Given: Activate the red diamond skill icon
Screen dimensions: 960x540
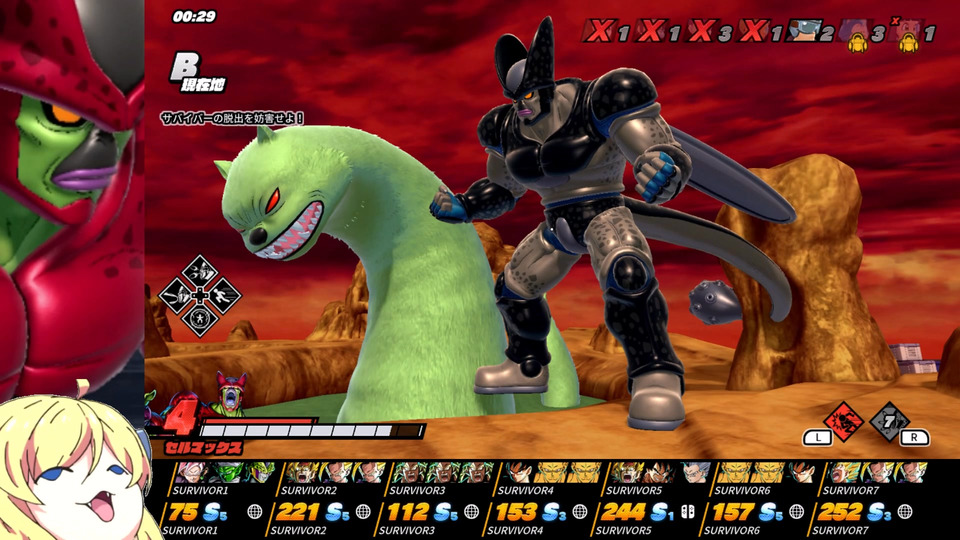Looking at the screenshot, I should pos(843,421).
